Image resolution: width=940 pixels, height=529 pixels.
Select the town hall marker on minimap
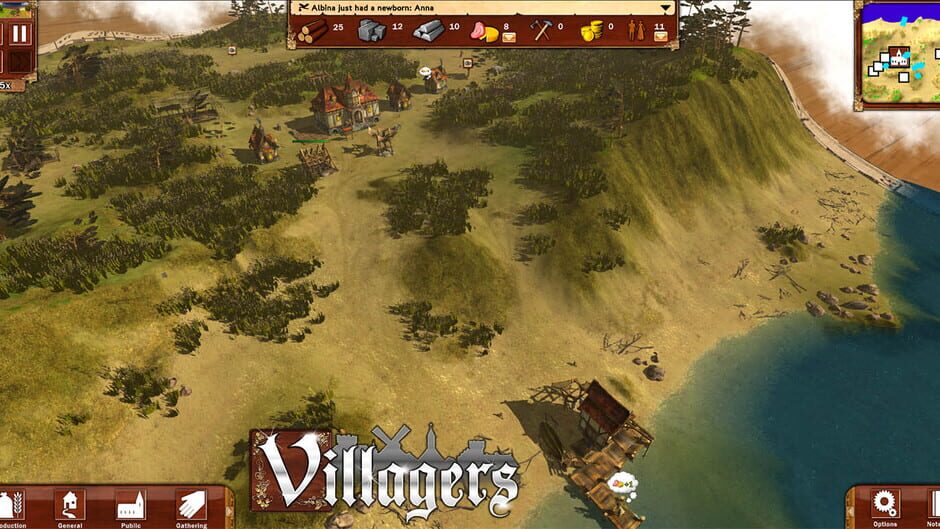click(x=899, y=58)
